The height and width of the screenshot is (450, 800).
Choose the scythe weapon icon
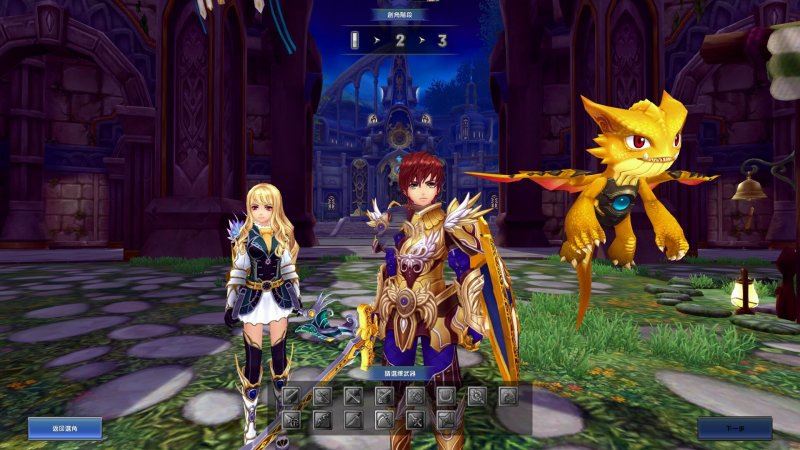tap(384, 420)
